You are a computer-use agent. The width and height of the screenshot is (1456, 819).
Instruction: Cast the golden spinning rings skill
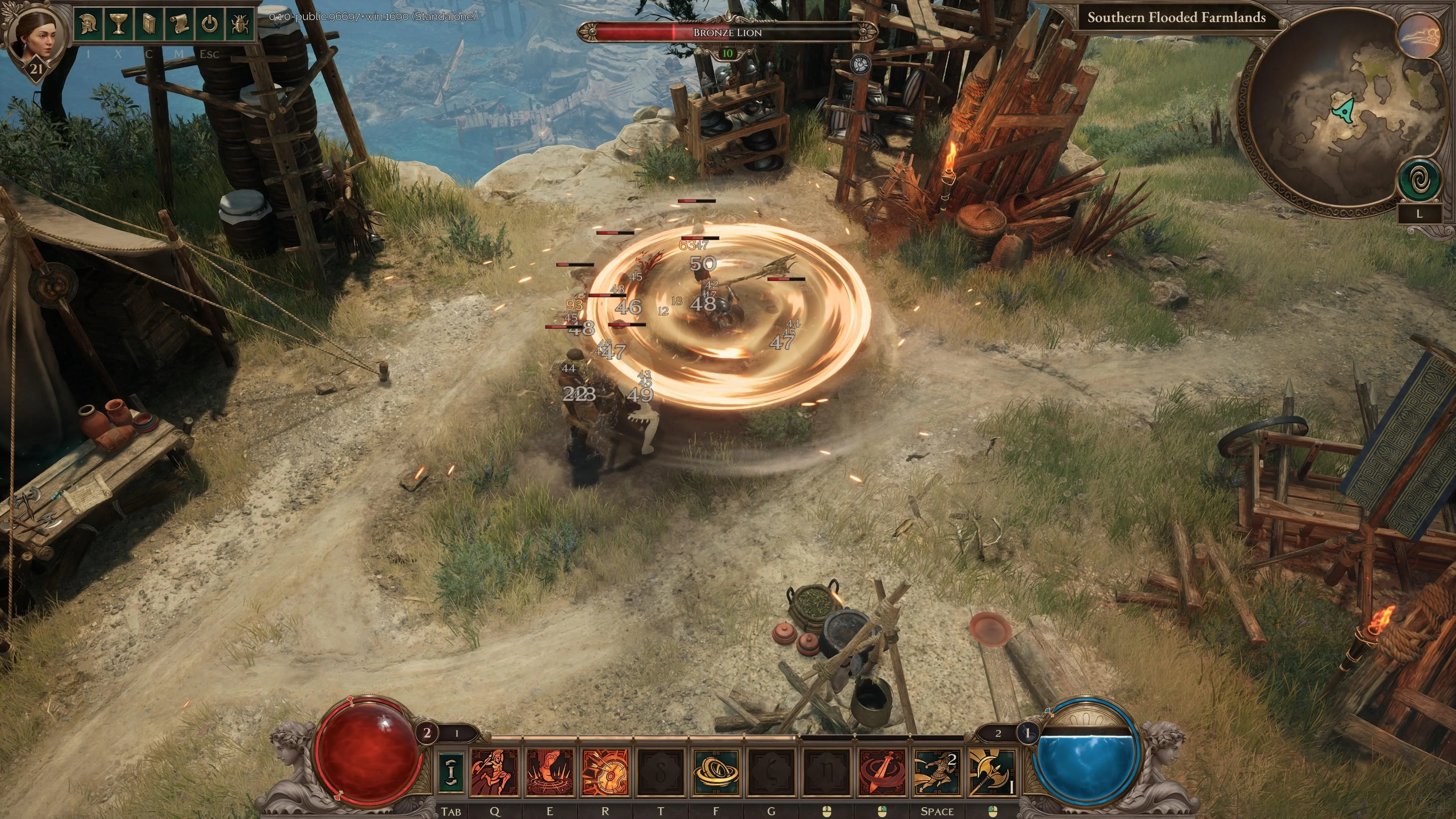tap(716, 772)
